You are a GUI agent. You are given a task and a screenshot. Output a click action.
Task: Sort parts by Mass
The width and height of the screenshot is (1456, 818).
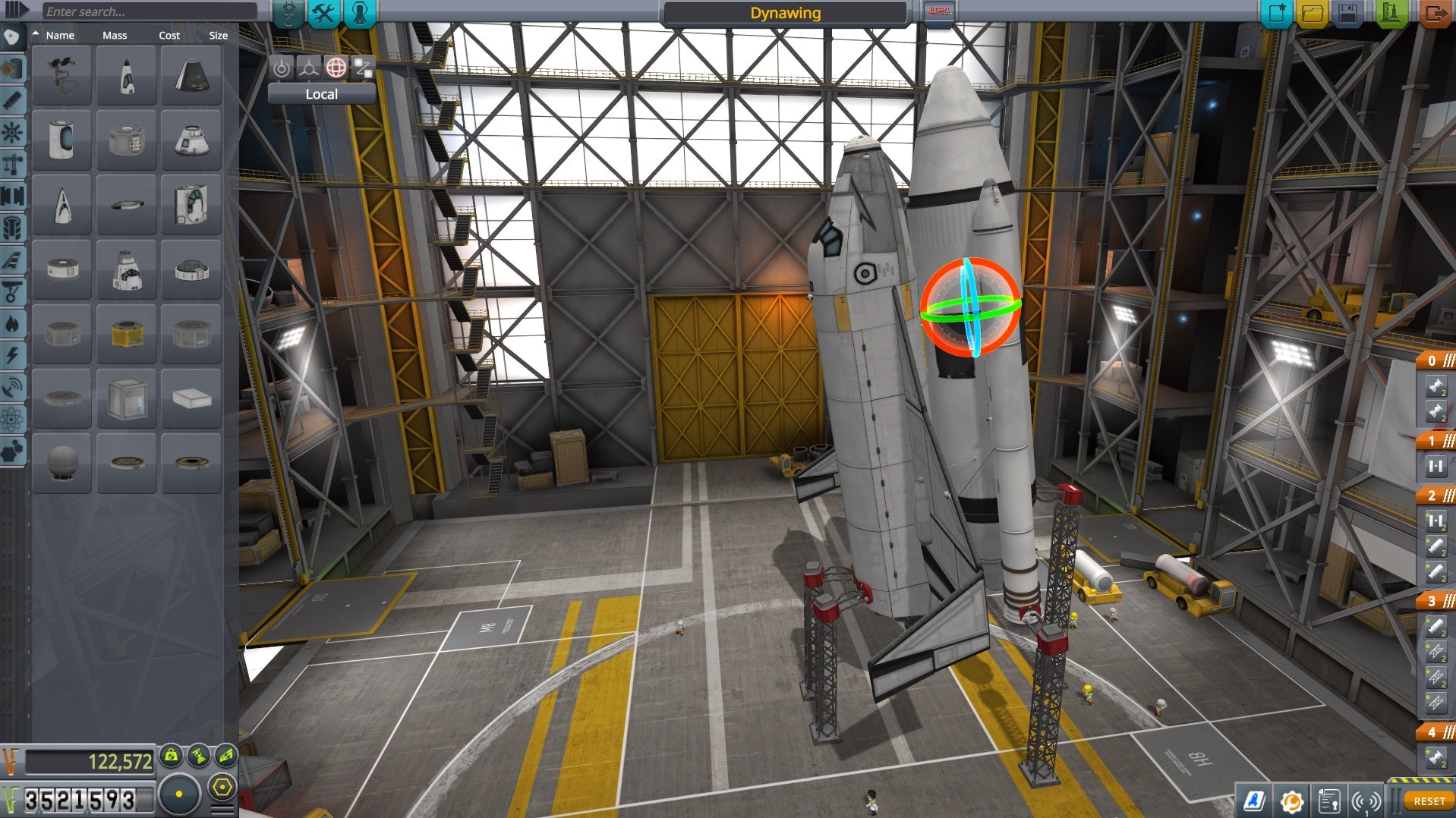[115, 35]
